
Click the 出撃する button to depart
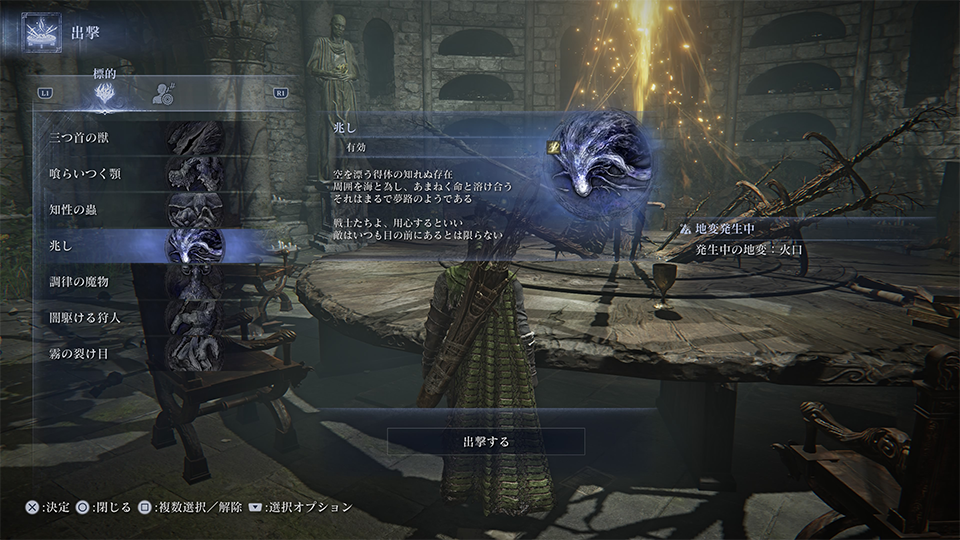point(486,441)
